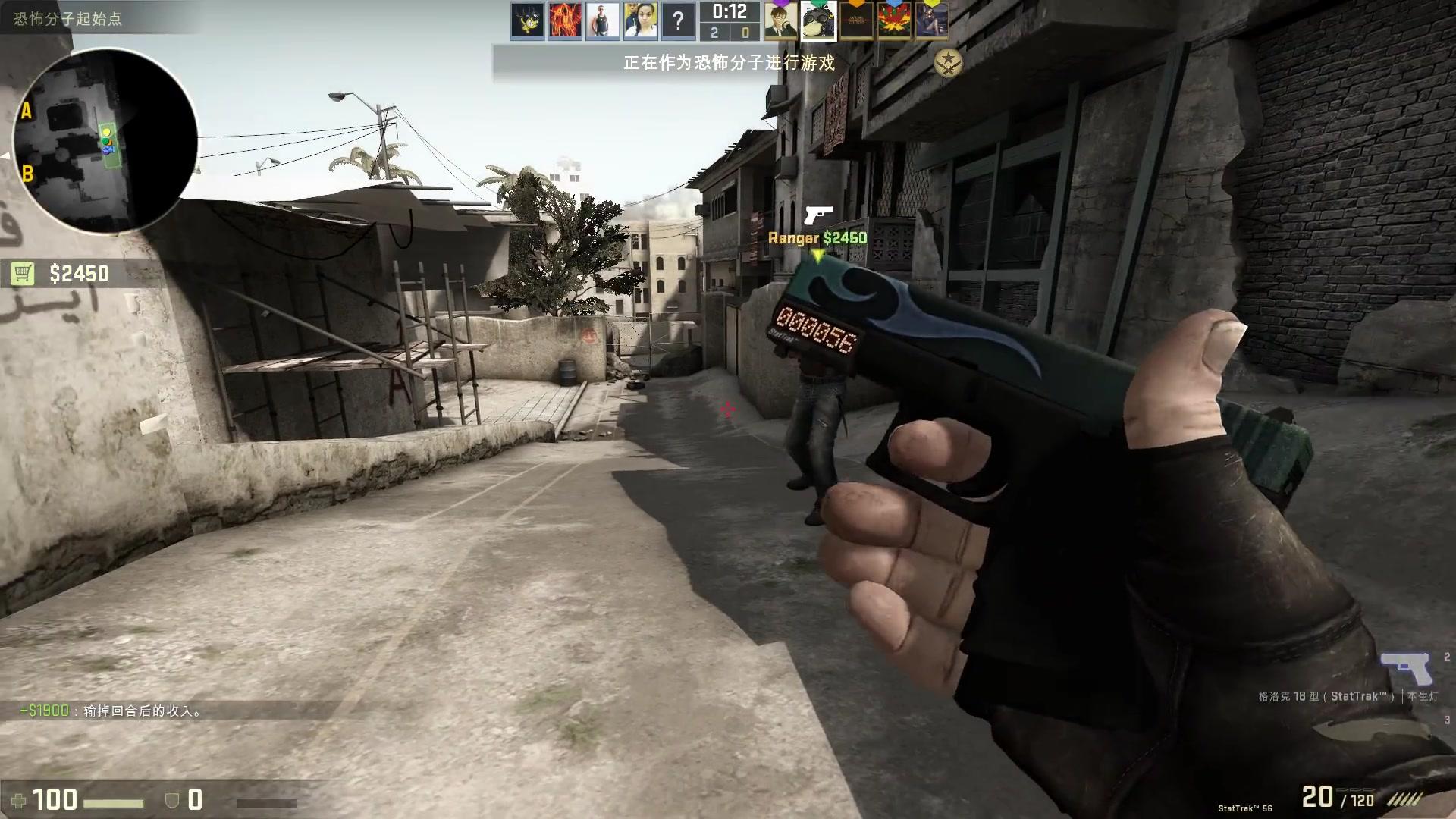The height and width of the screenshot is (819, 1456).
Task: Click the pistol icon above Ranger's name
Action: [x=821, y=215]
